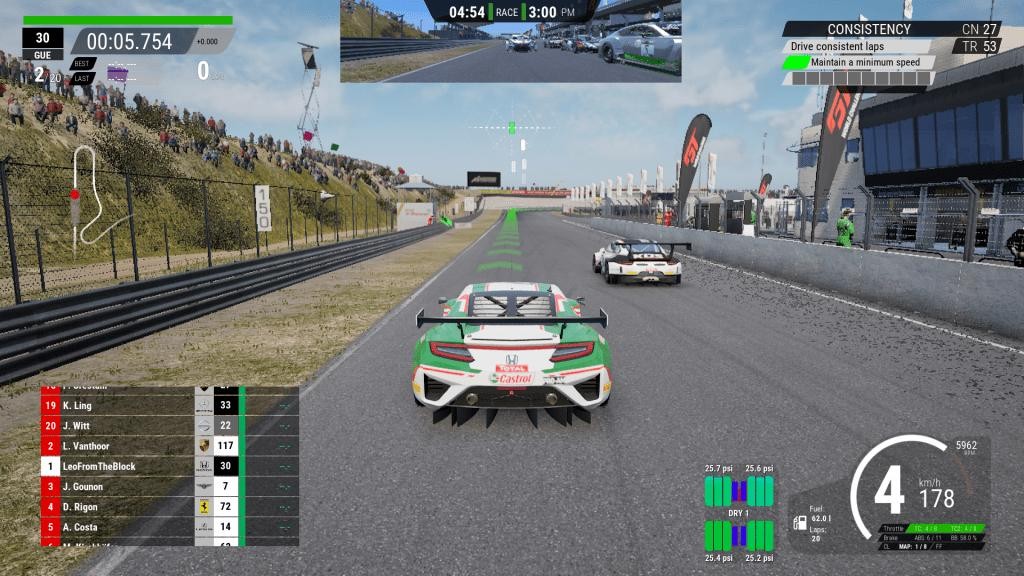Choose A. Costa in the standings
This screenshot has height=576, width=1024.
pos(120,527)
